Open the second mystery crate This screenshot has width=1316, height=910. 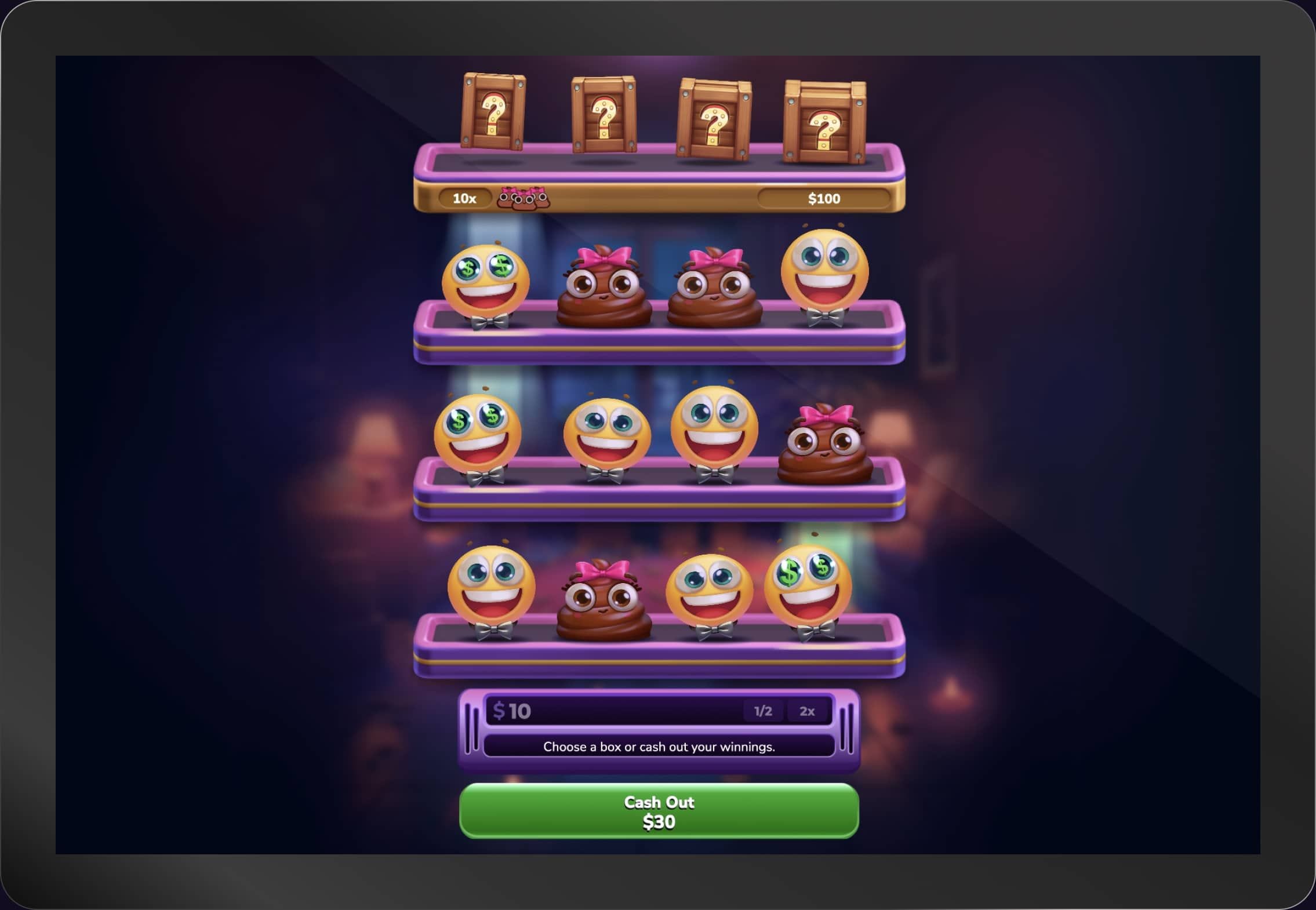(x=603, y=116)
